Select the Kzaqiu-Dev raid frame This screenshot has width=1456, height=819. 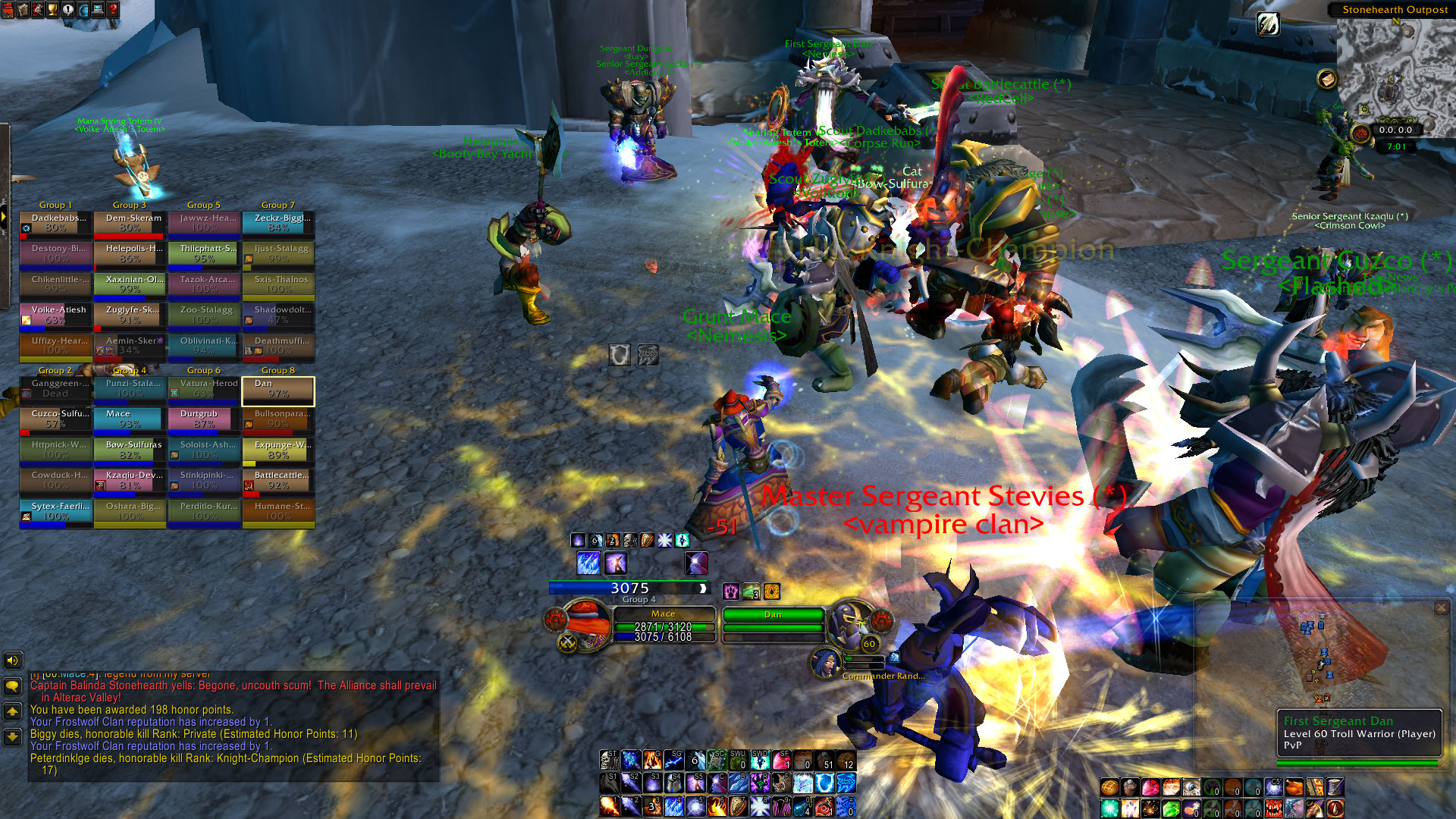(130, 480)
